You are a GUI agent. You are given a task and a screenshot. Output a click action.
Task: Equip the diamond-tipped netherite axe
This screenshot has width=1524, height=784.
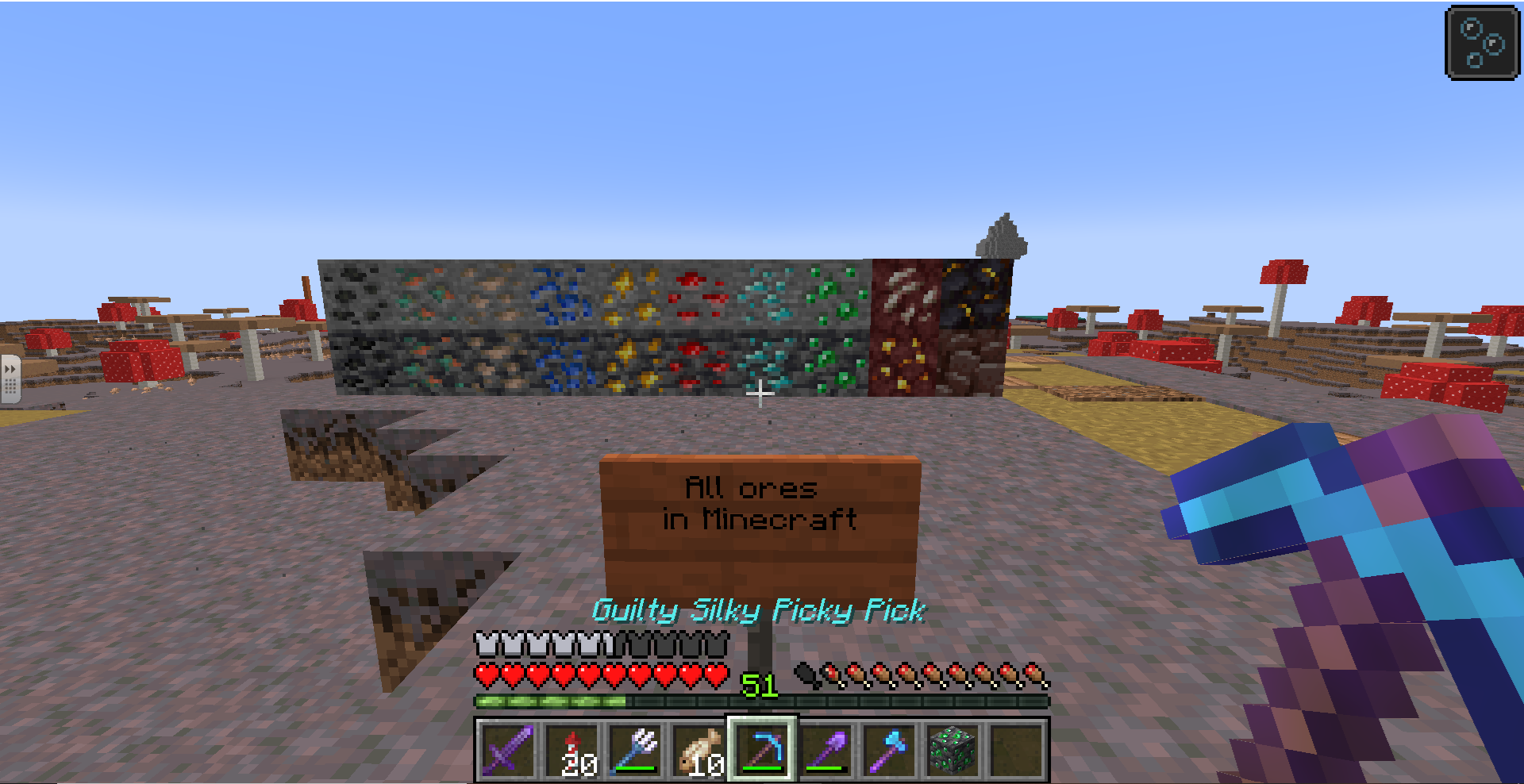tap(889, 748)
